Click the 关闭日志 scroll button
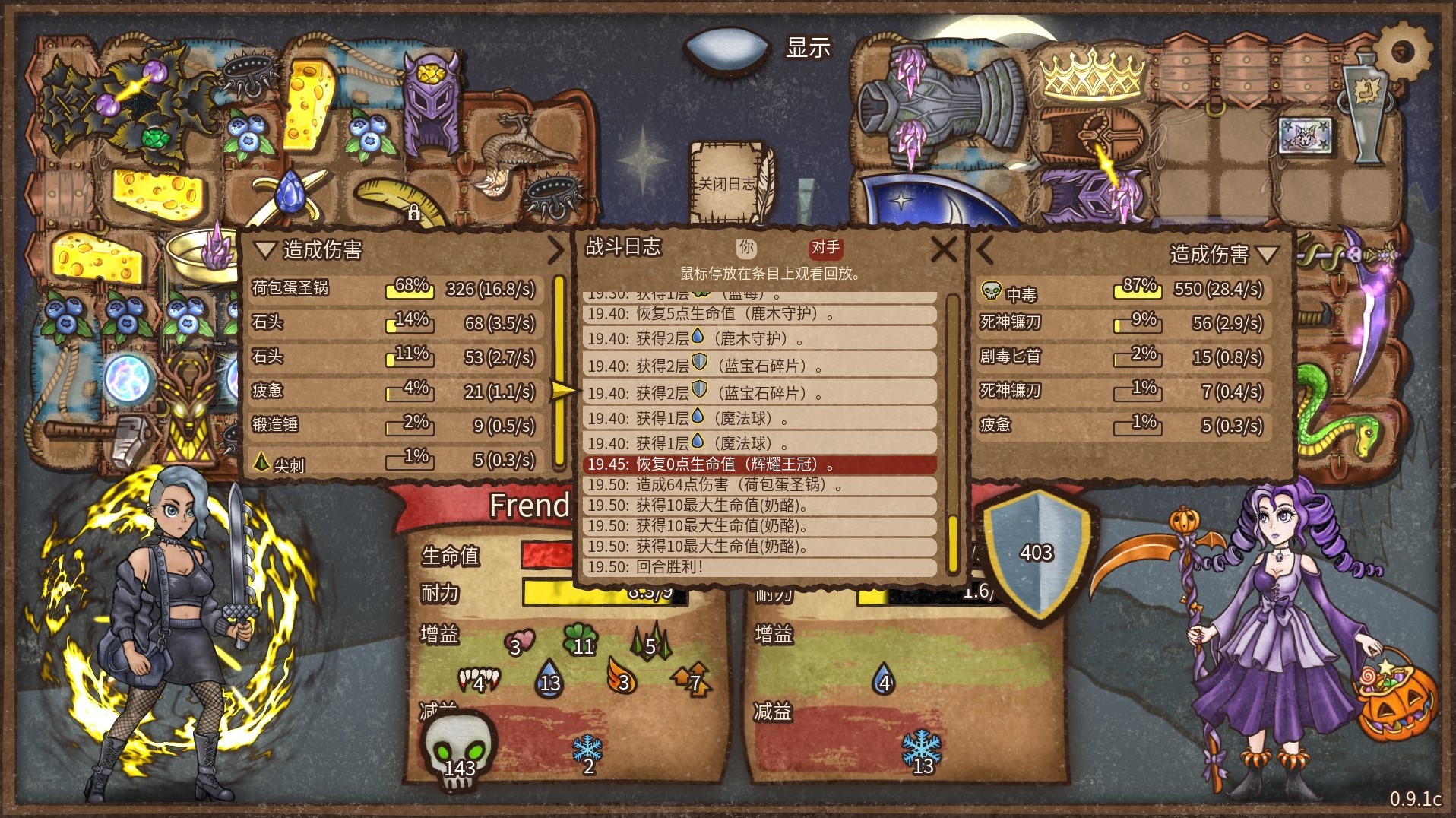 727,183
